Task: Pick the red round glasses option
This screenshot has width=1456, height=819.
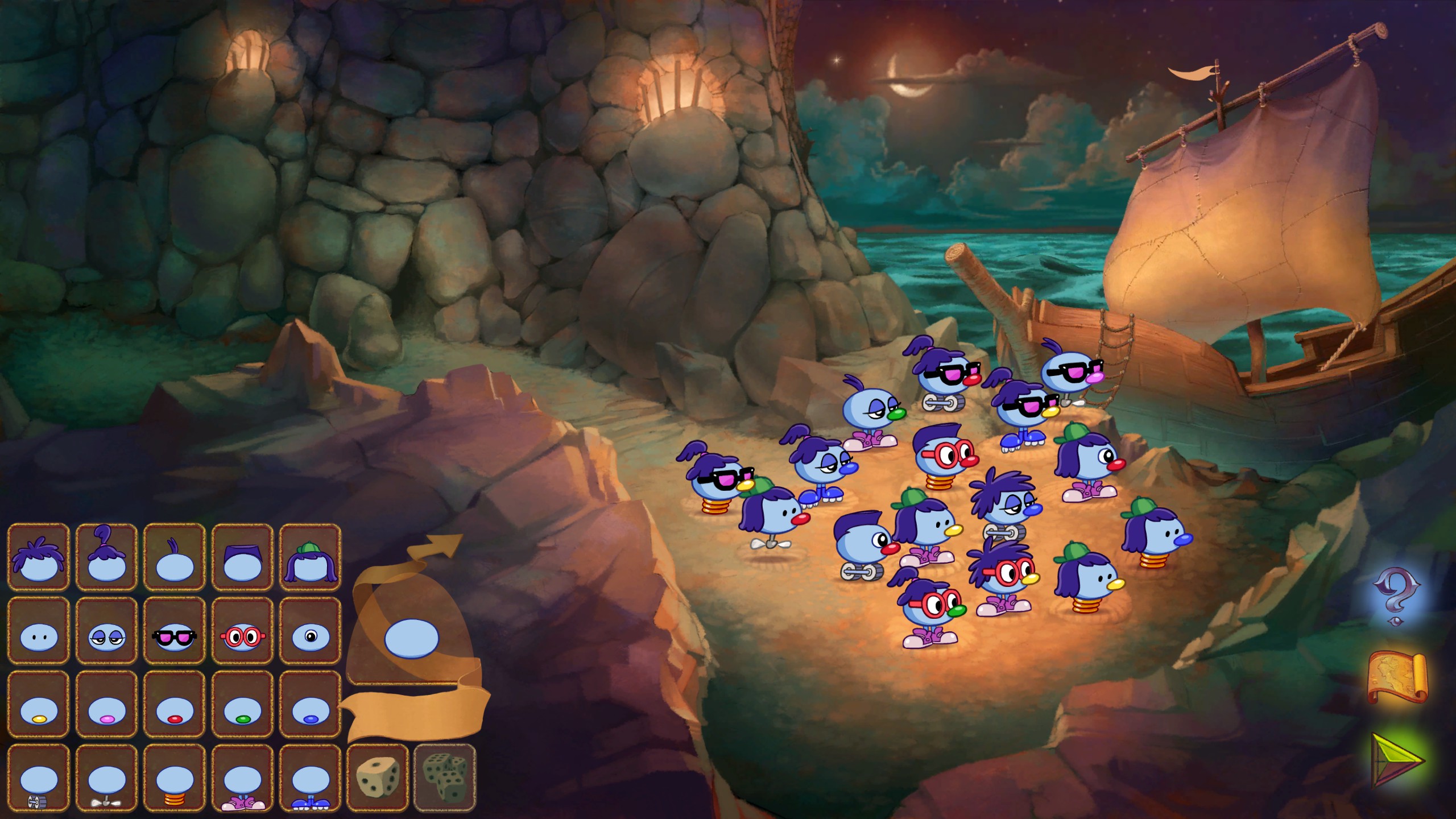Action: 242,631
